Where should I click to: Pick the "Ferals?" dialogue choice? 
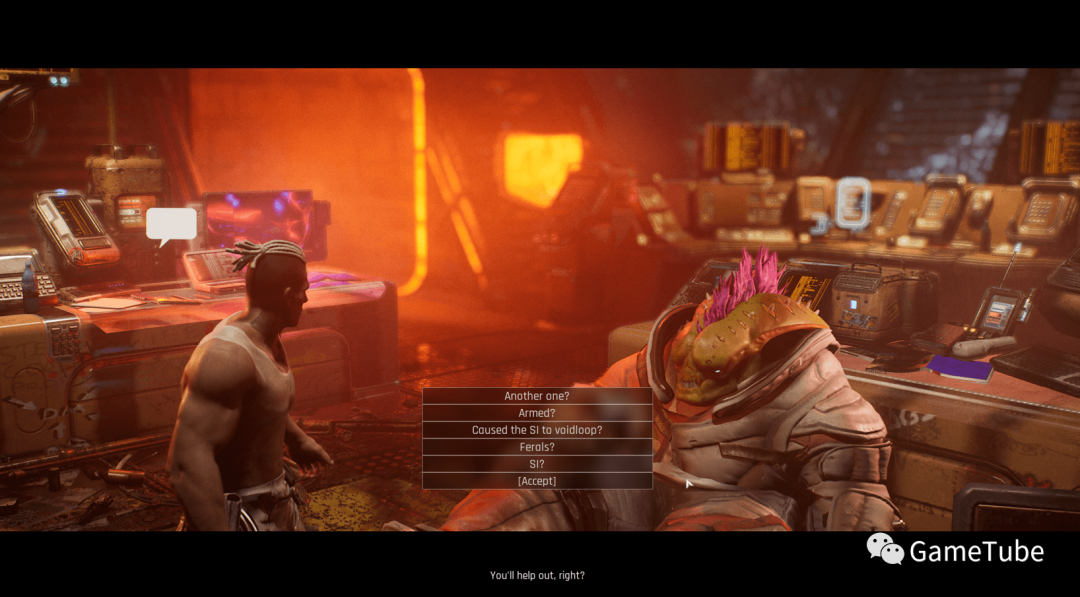[x=537, y=447]
